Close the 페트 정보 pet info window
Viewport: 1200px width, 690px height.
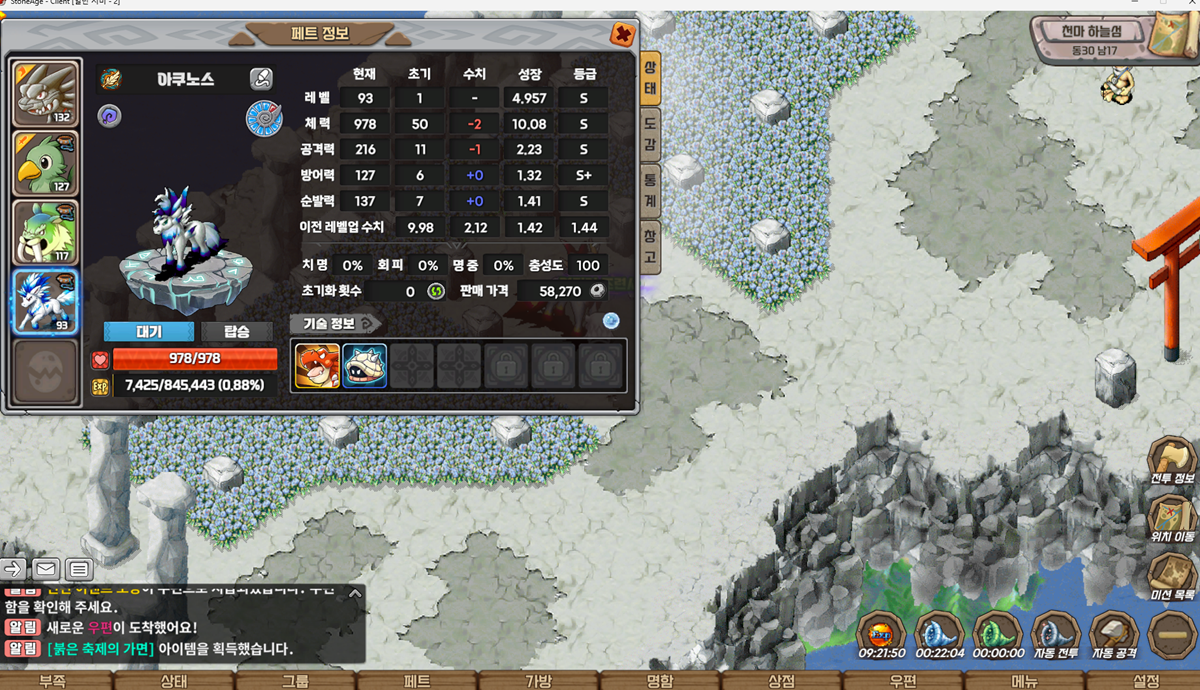tap(622, 35)
